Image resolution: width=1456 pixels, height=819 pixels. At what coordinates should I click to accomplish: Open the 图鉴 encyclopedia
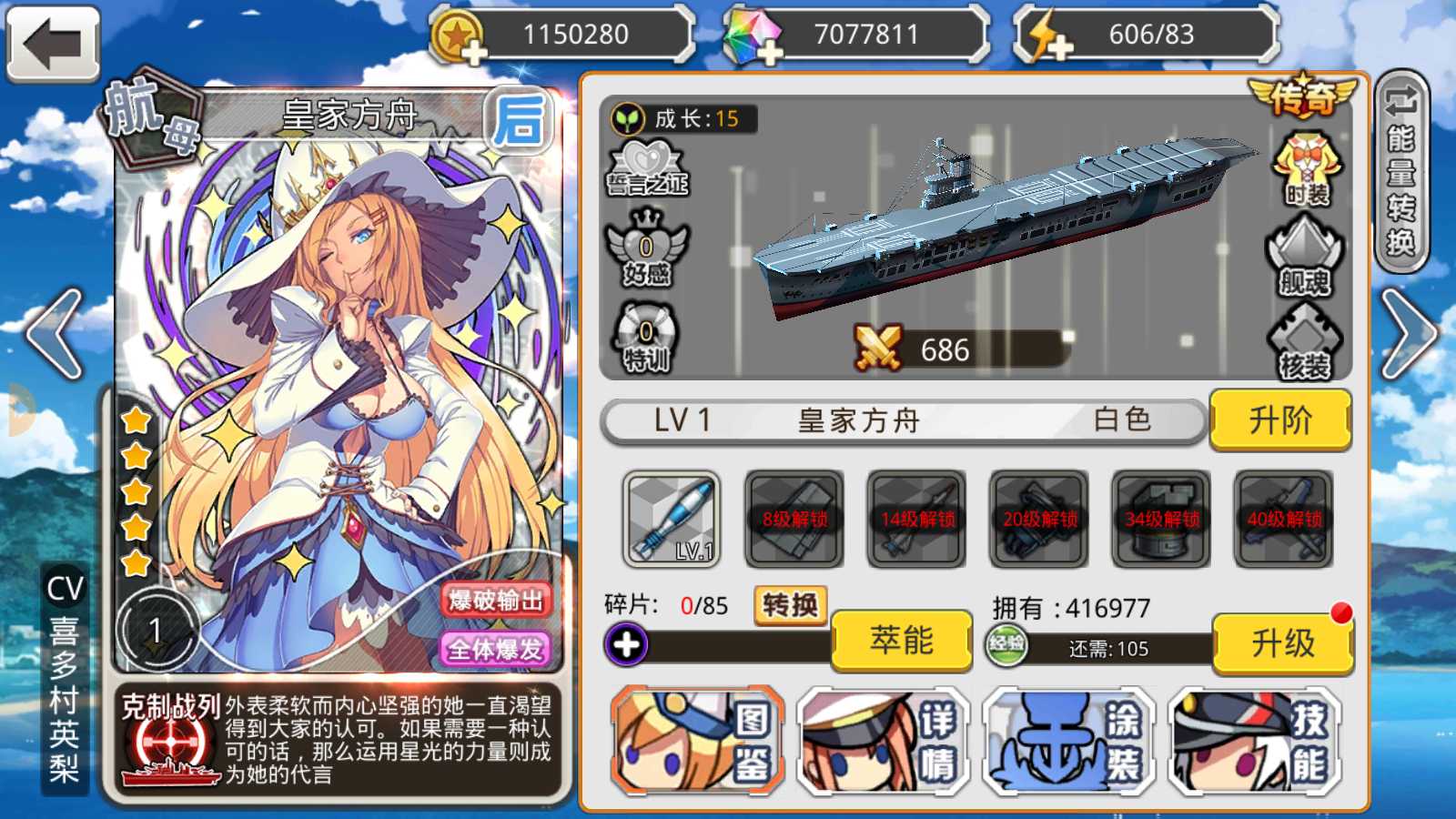pyautogui.click(x=698, y=742)
